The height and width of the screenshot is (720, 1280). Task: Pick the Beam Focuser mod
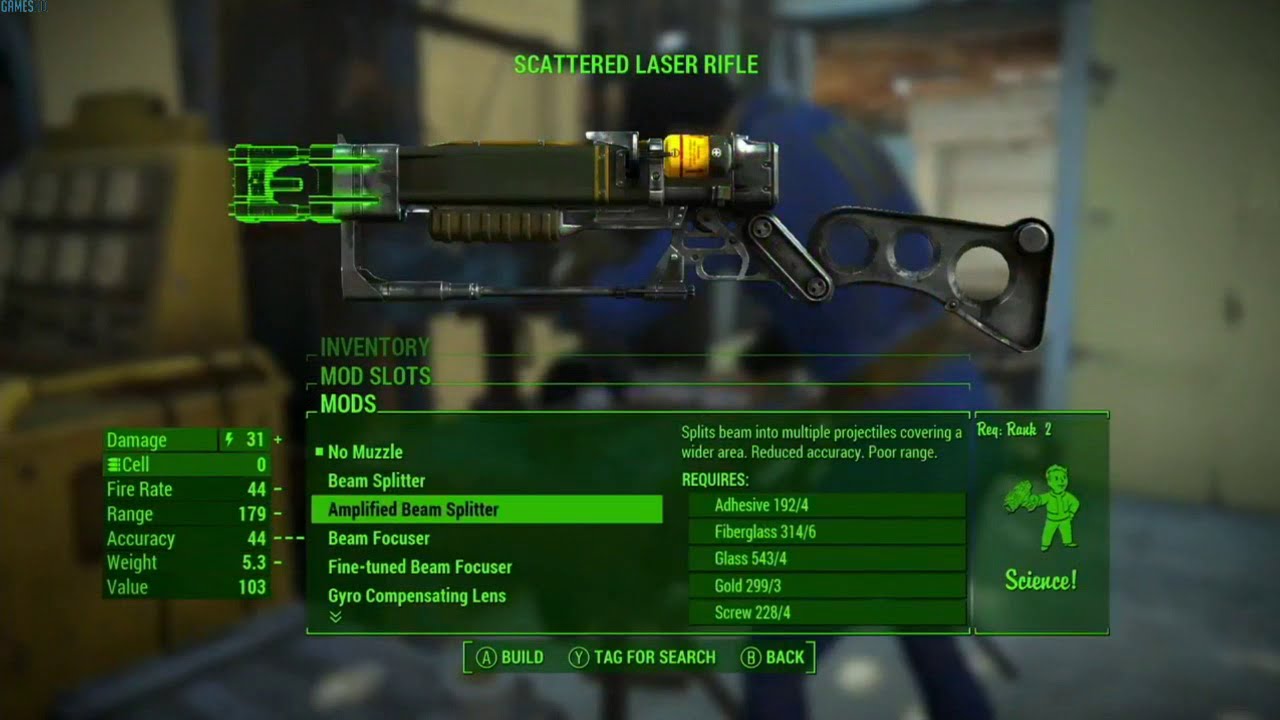(378, 538)
